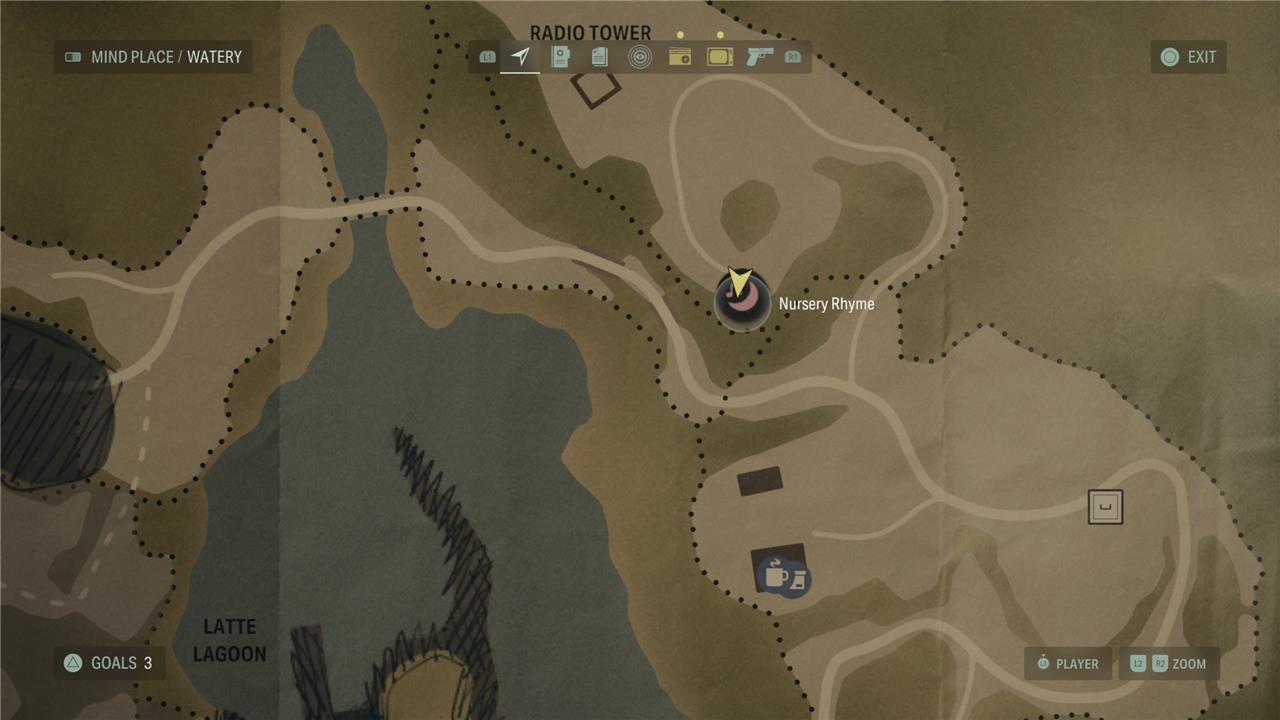Exit the map screen
The height and width of the screenshot is (720, 1280).
[x=1188, y=57]
